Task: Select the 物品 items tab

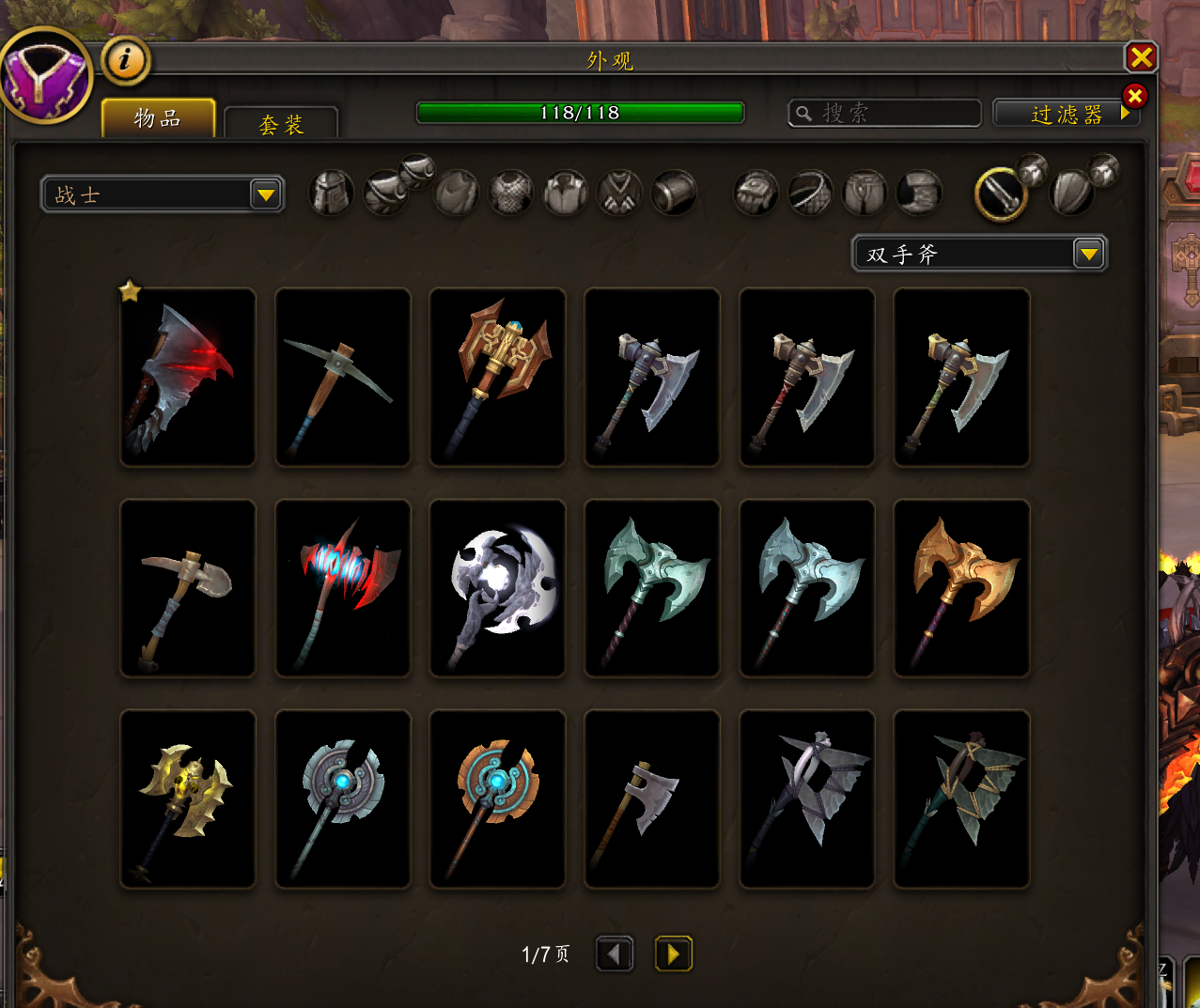Action: coord(158,118)
